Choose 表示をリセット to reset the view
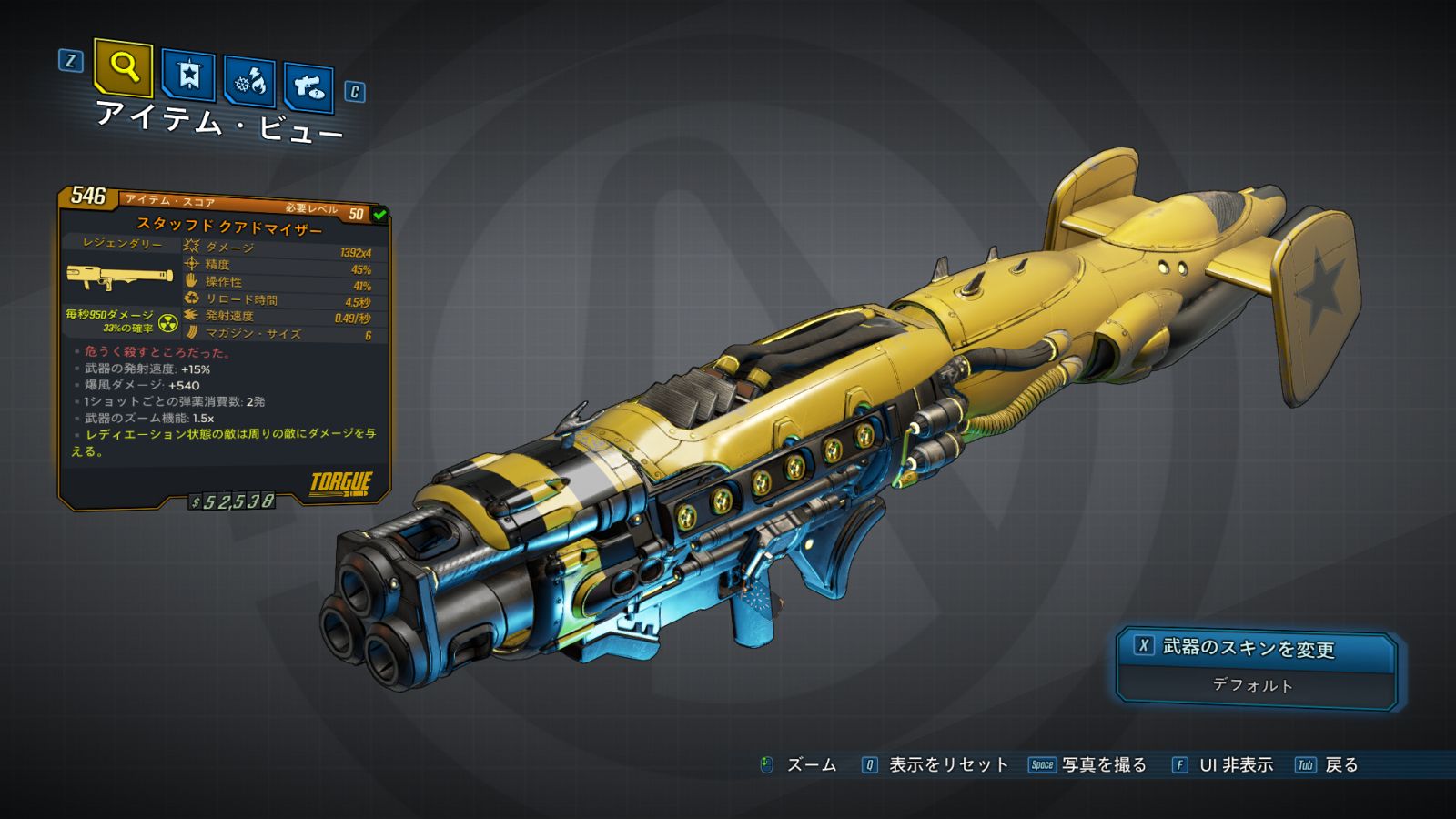 click(x=947, y=764)
